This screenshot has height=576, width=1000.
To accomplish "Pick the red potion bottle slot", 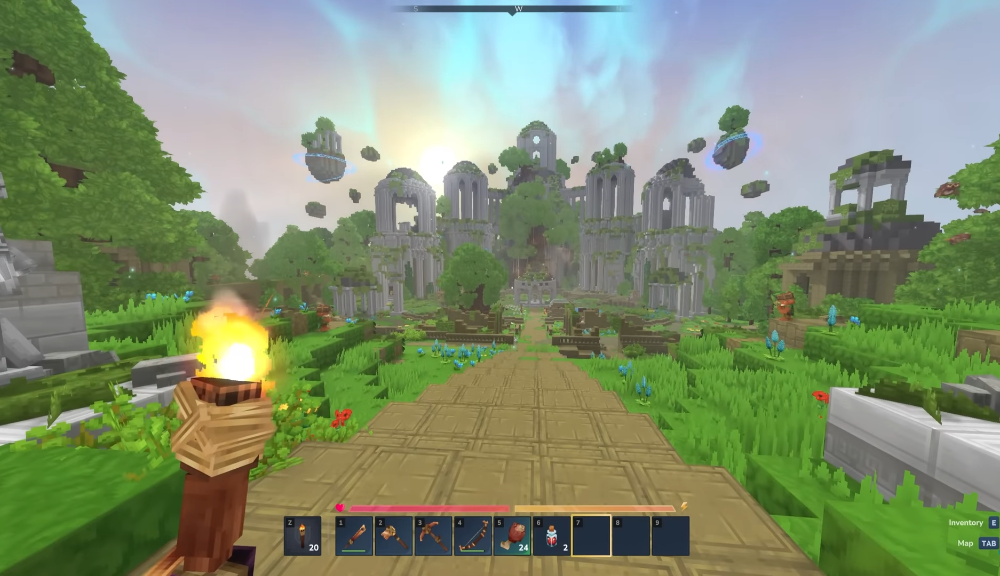I will [x=551, y=536].
